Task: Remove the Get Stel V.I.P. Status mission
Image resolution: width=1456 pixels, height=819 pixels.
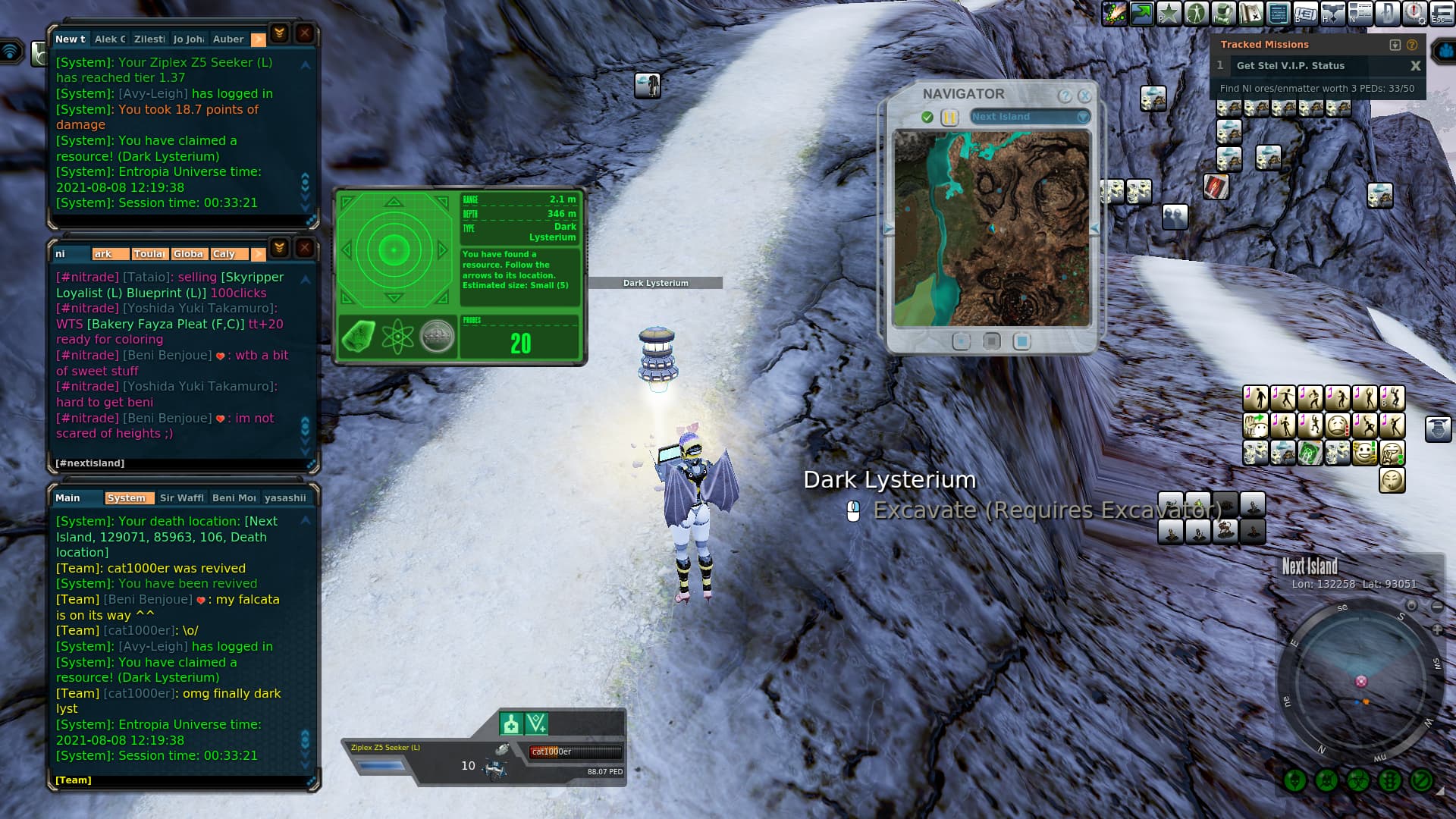Action: pyautogui.click(x=1415, y=66)
